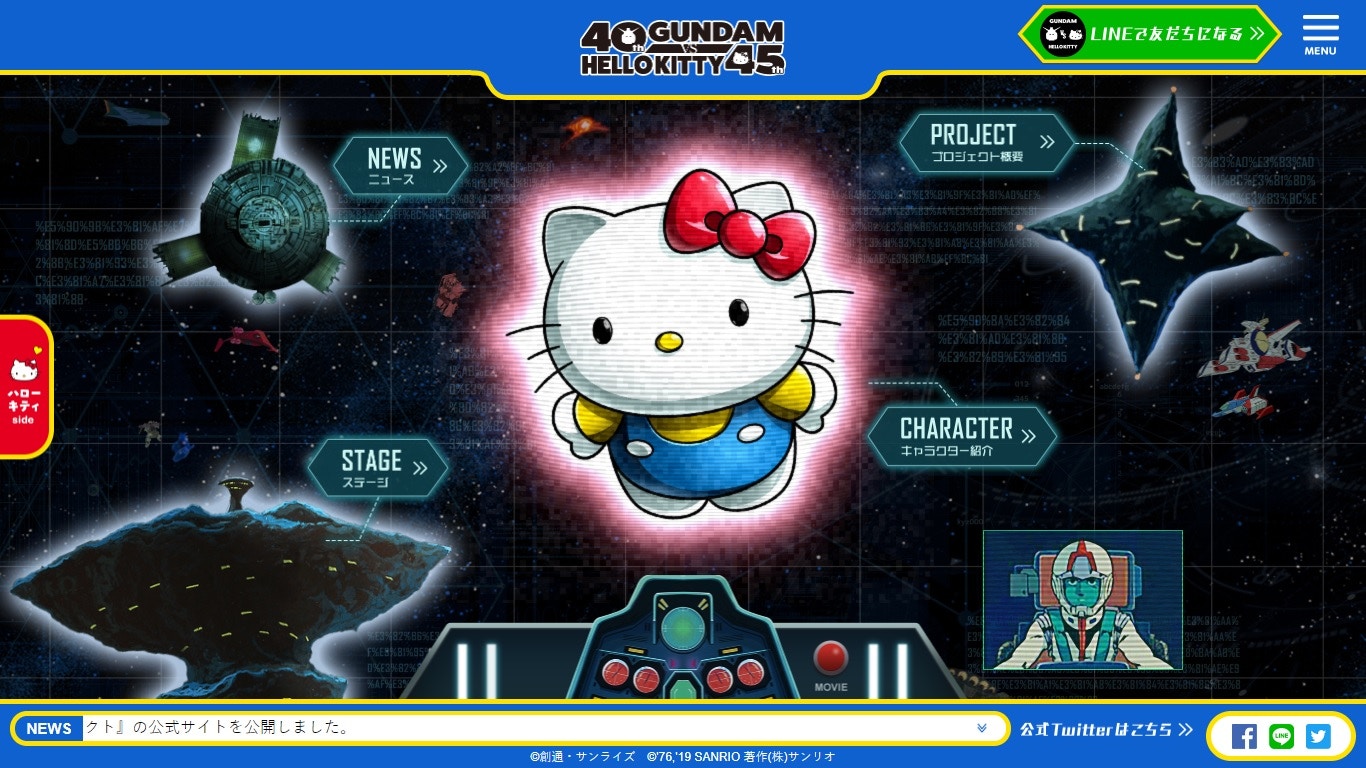The height and width of the screenshot is (768, 1366).
Task: Go to the STAGE section label
Action: tap(378, 467)
